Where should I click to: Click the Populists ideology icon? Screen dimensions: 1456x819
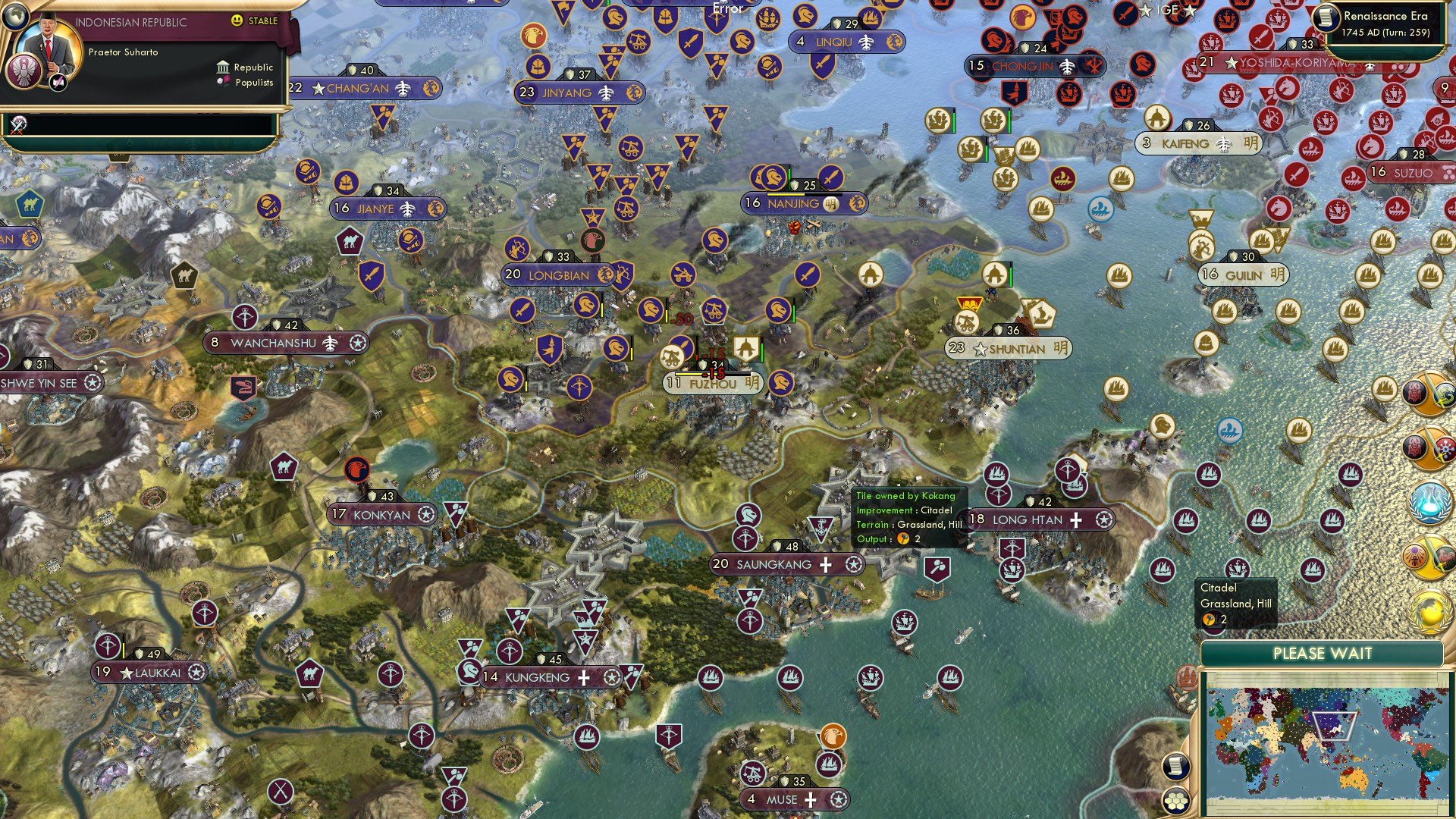click(x=224, y=82)
